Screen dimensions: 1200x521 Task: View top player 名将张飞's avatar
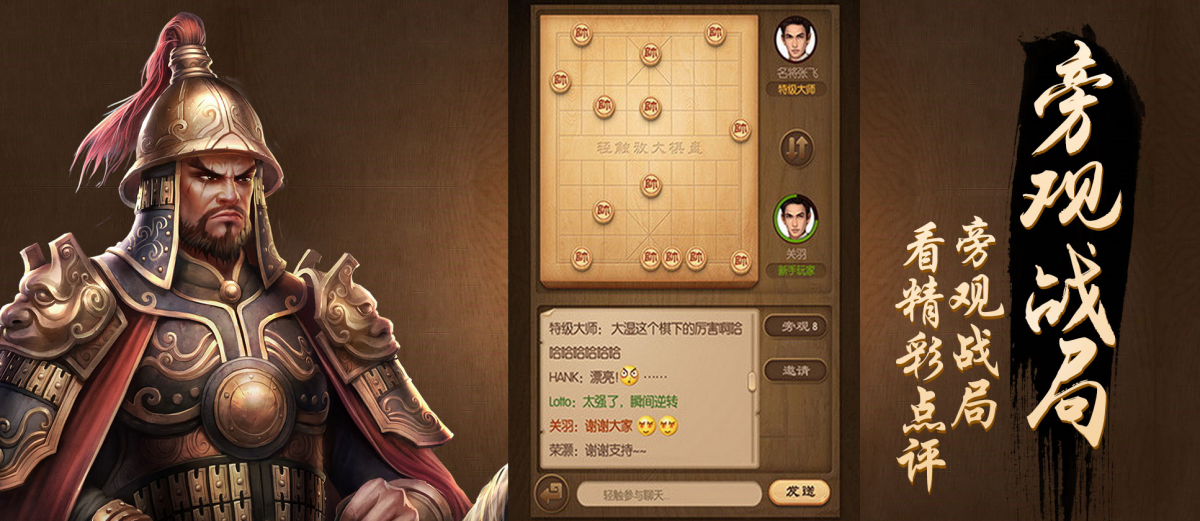[x=796, y=41]
